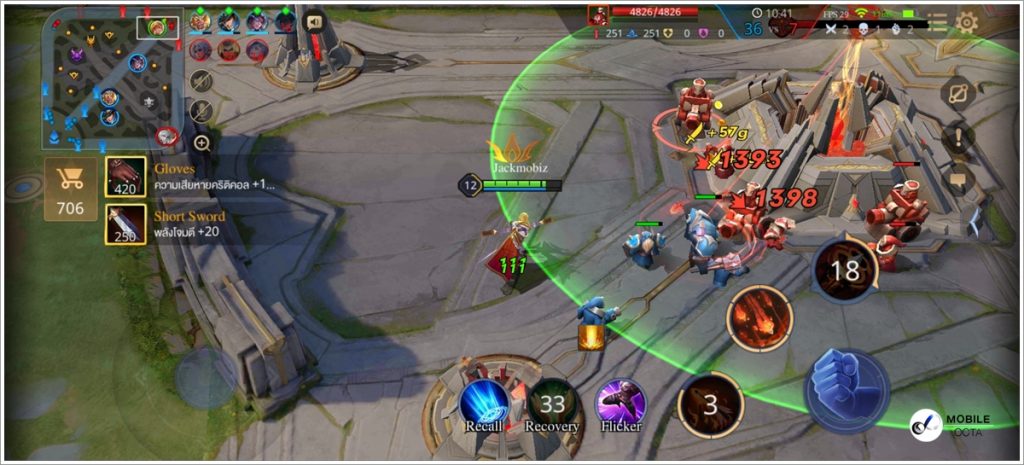Select the skill showing 18 cooldown
This screenshot has height=465, width=1024.
pos(845,270)
